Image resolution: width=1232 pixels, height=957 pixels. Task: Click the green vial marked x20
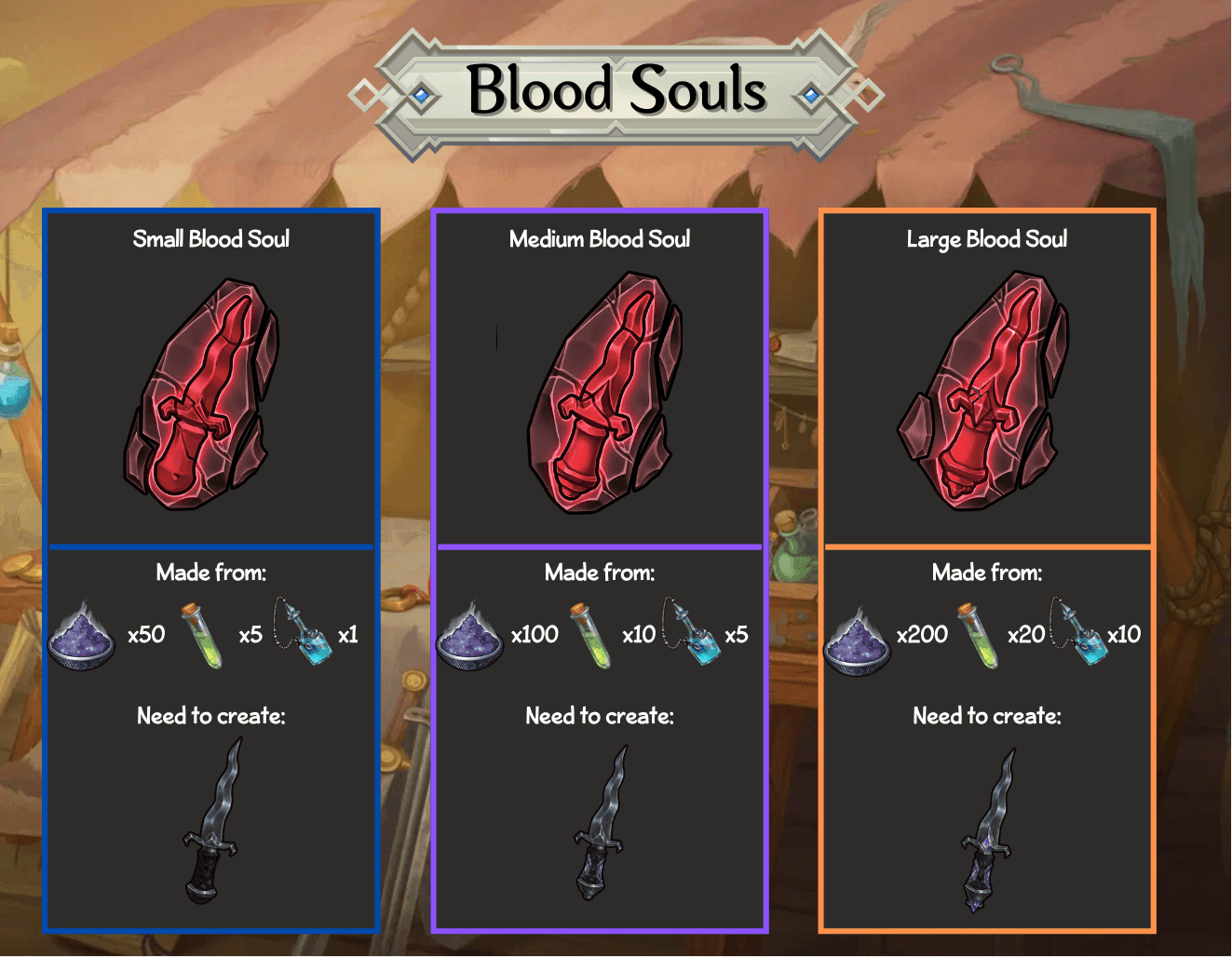pos(977,636)
